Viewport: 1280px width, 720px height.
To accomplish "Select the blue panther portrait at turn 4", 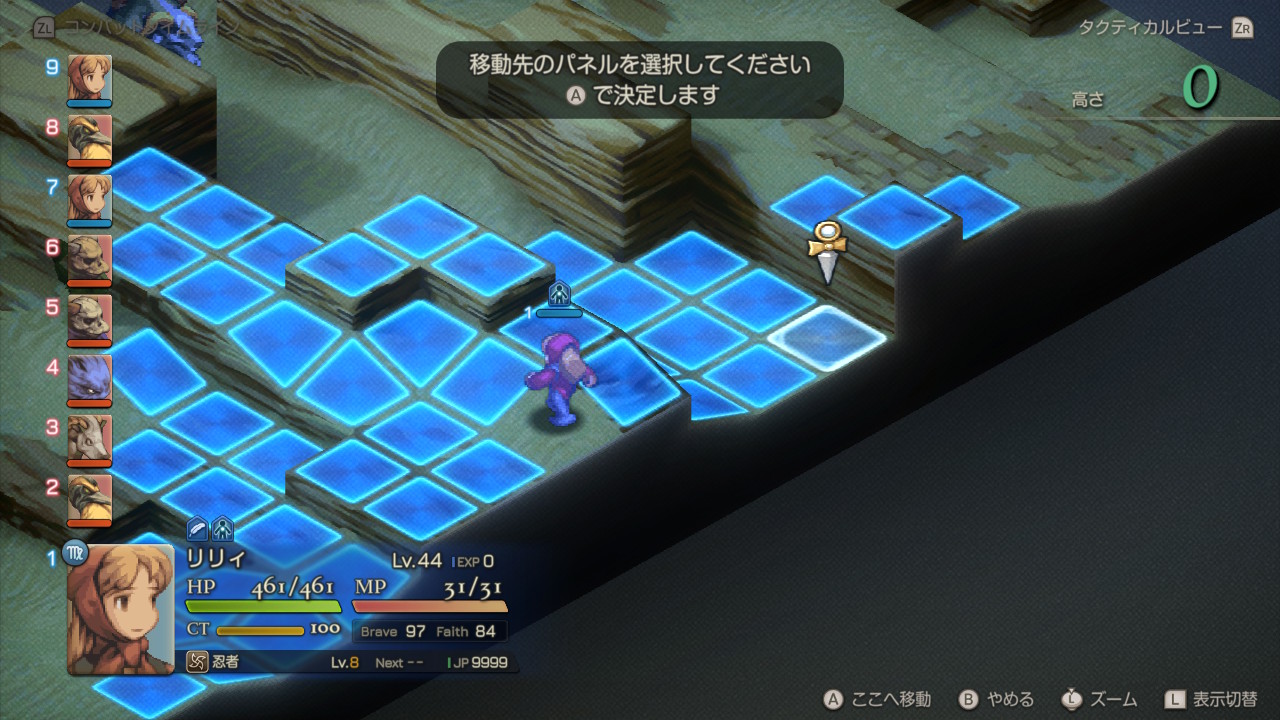I will [x=90, y=379].
